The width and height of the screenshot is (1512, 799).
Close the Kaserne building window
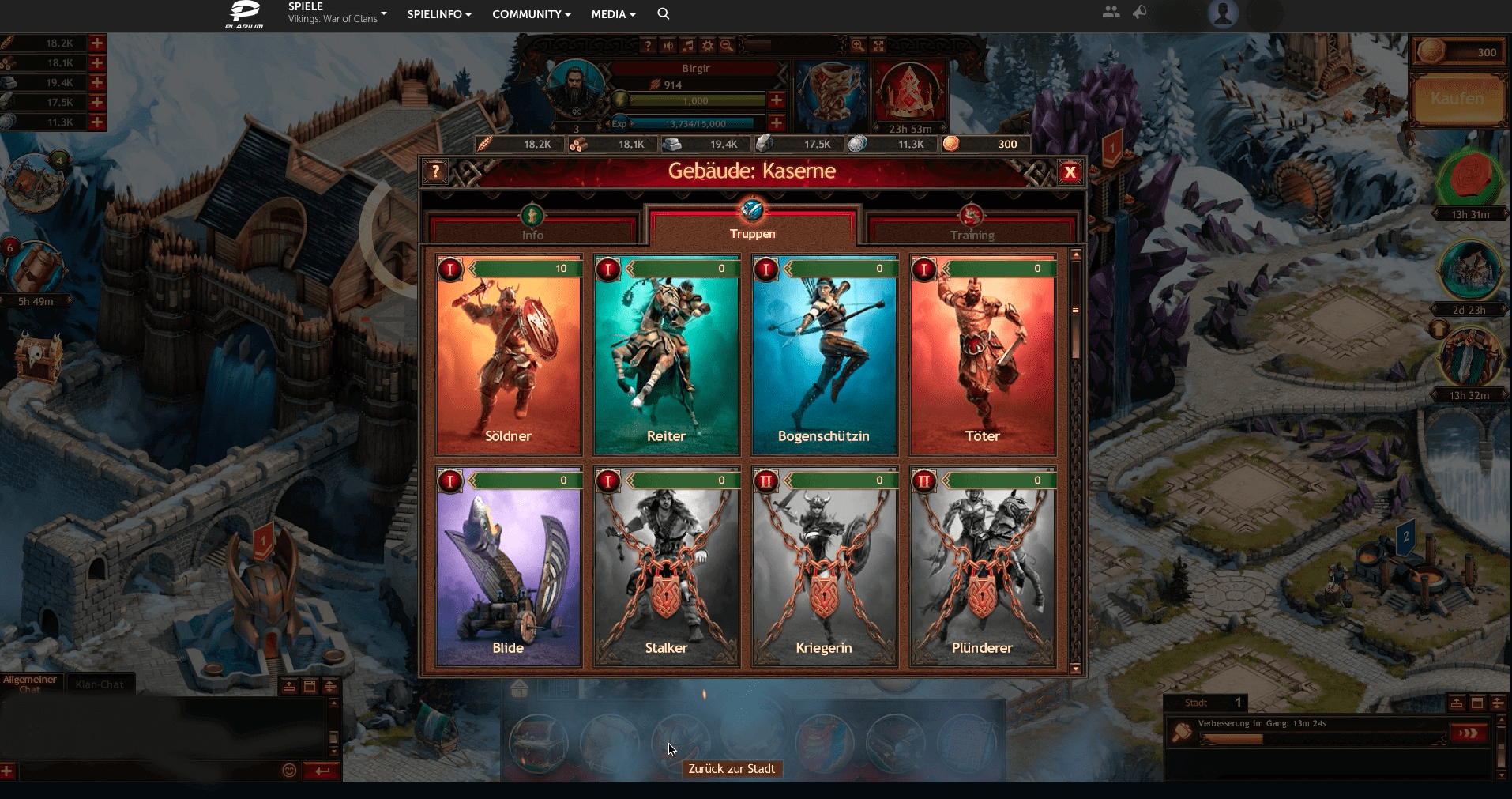(x=1070, y=172)
